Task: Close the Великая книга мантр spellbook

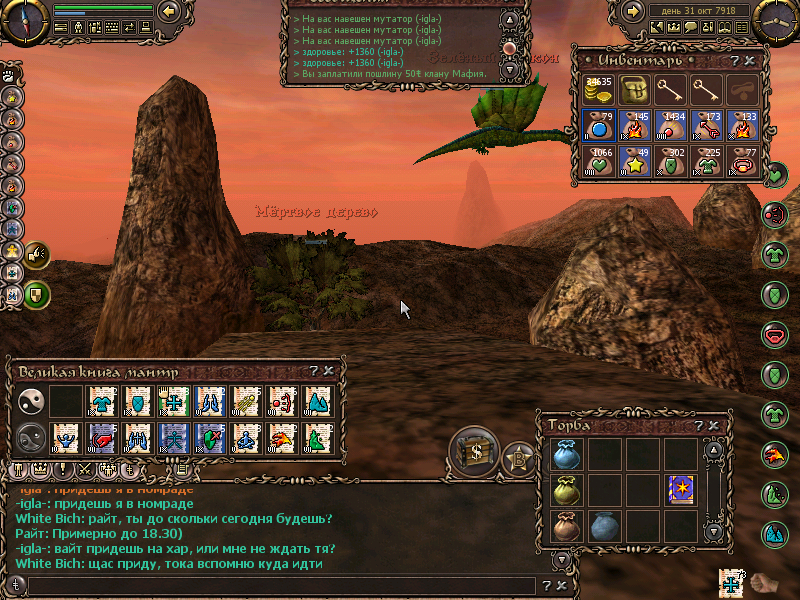Action: (x=328, y=371)
